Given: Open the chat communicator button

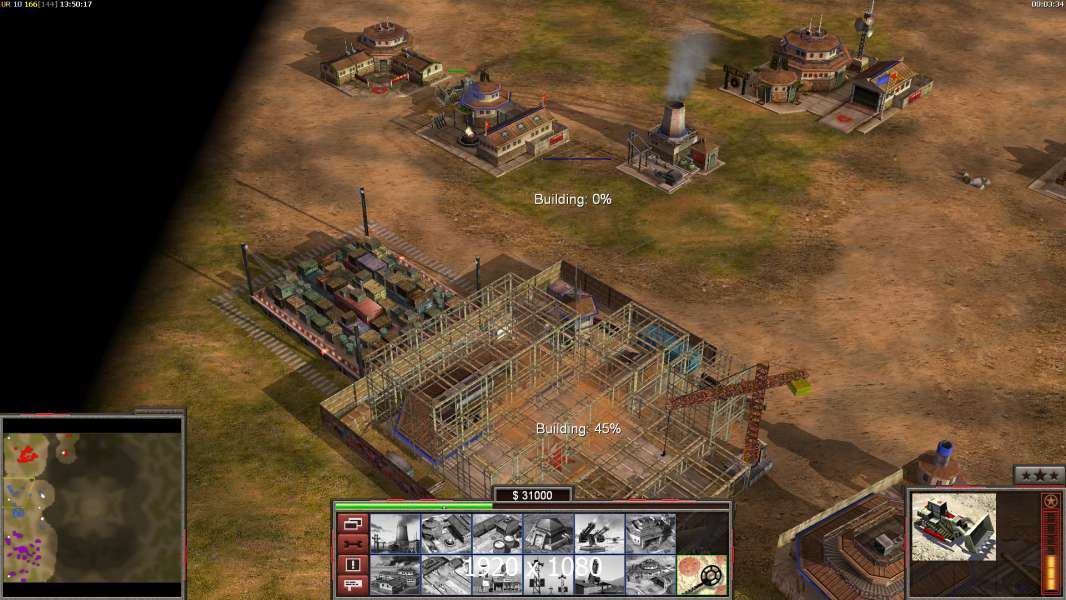Looking at the screenshot, I should pyautogui.click(x=352, y=586).
